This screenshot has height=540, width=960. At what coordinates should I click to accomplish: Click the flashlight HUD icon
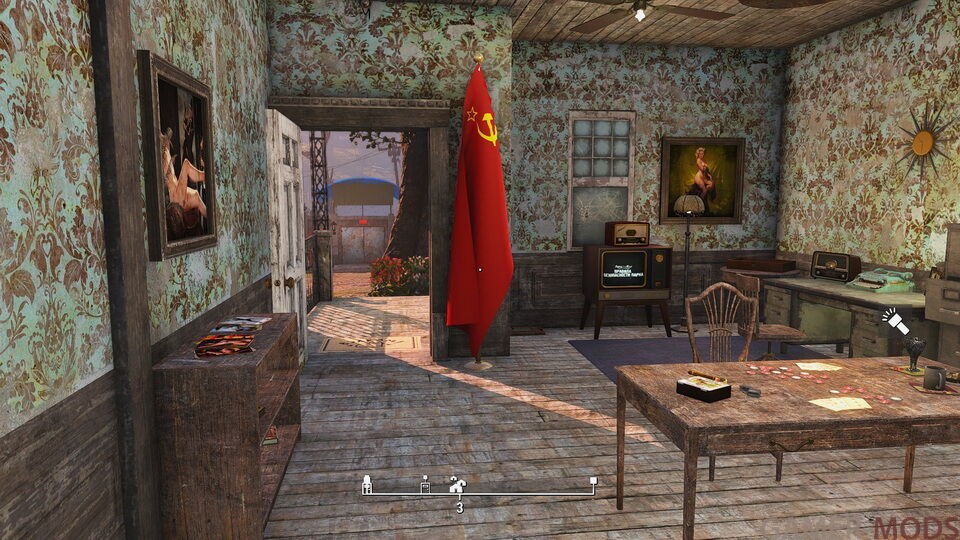pyautogui.click(x=894, y=321)
